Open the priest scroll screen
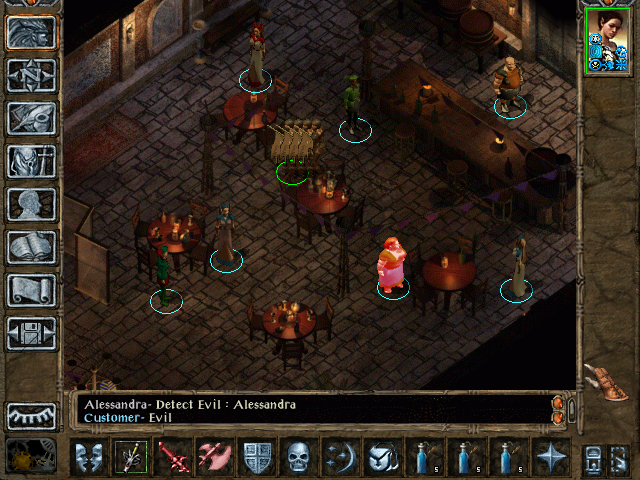 click(x=31, y=290)
